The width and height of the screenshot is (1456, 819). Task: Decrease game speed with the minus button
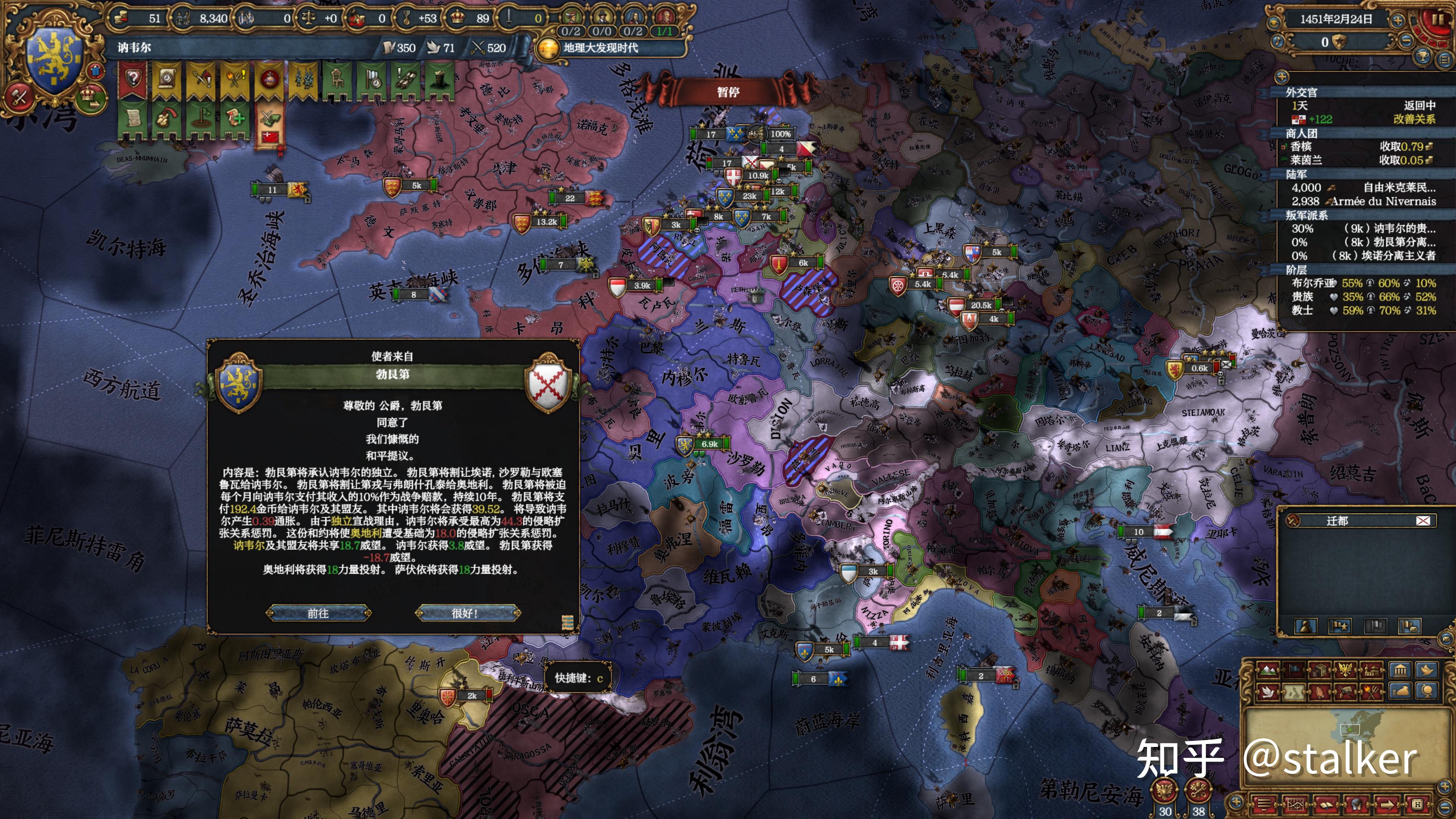[x=1405, y=41]
